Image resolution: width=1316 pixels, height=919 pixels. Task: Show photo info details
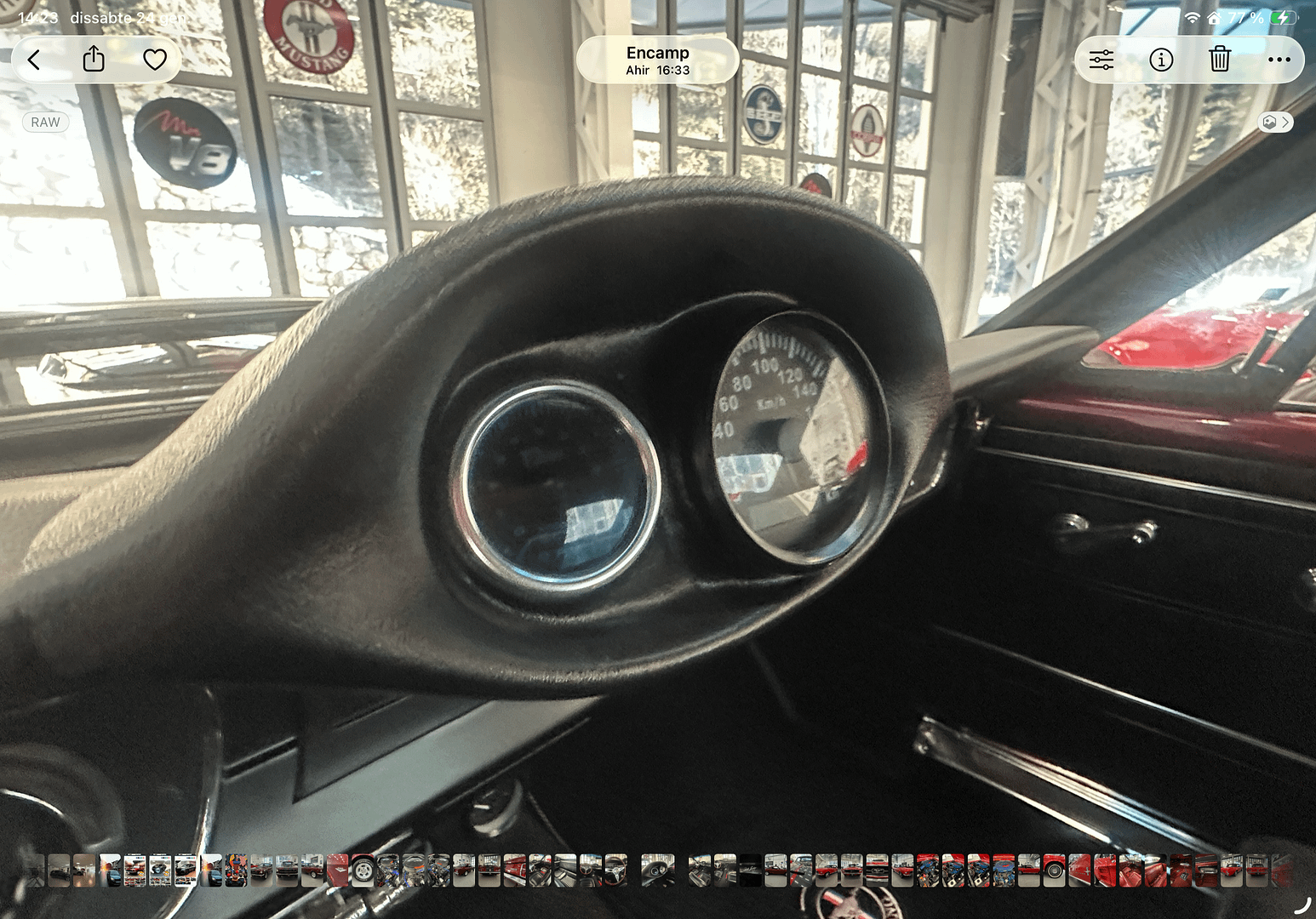[x=1161, y=60]
